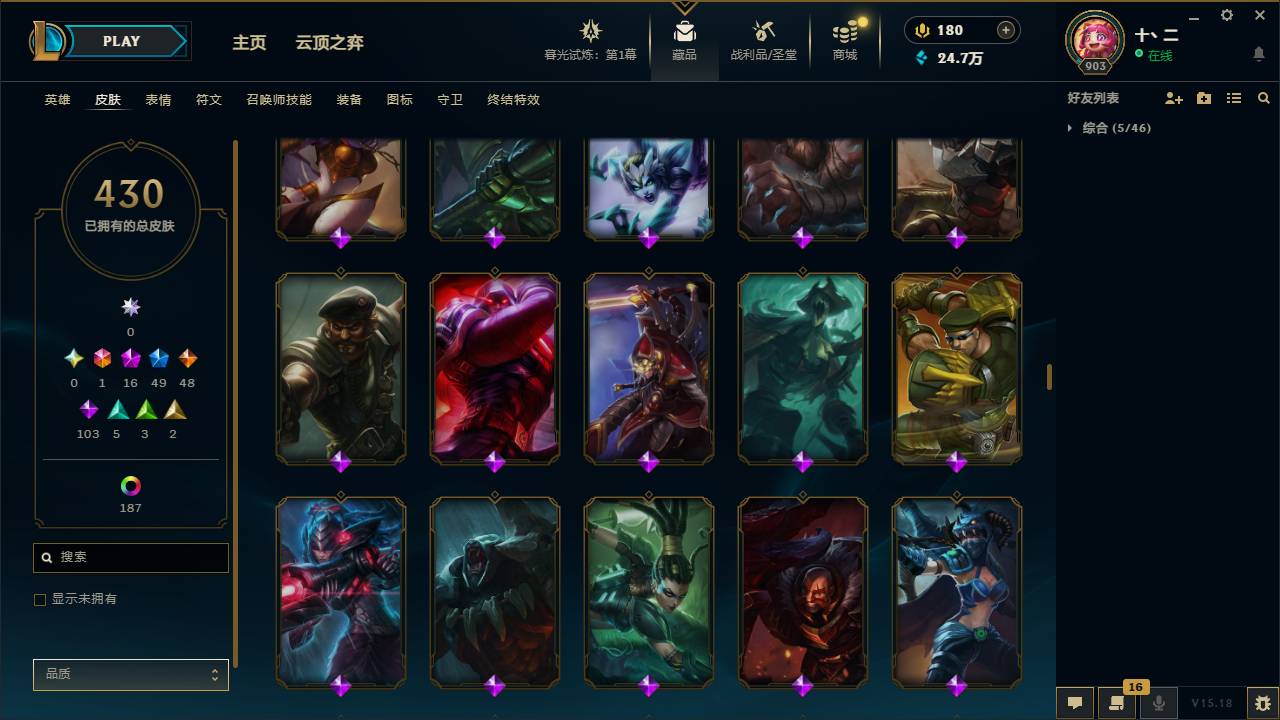Click the plus to purchase more RP
Viewport: 1280px width, 720px height.
coord(1007,30)
